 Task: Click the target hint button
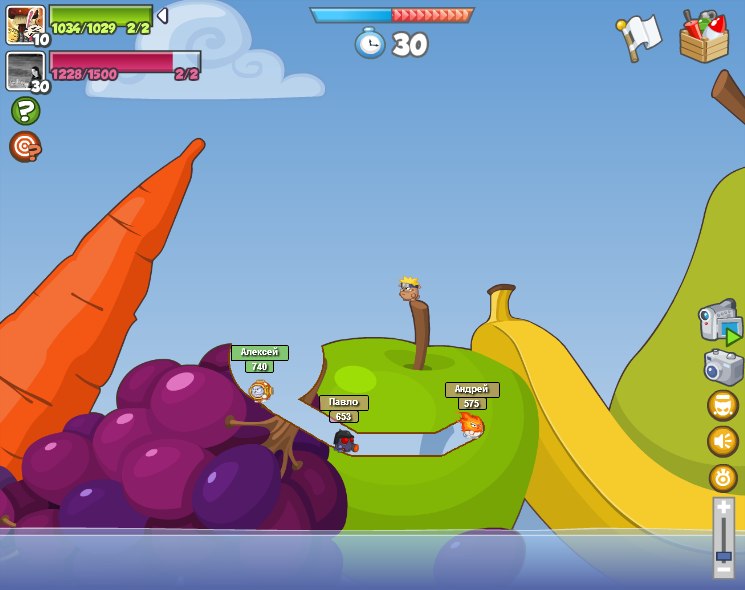click(24, 146)
